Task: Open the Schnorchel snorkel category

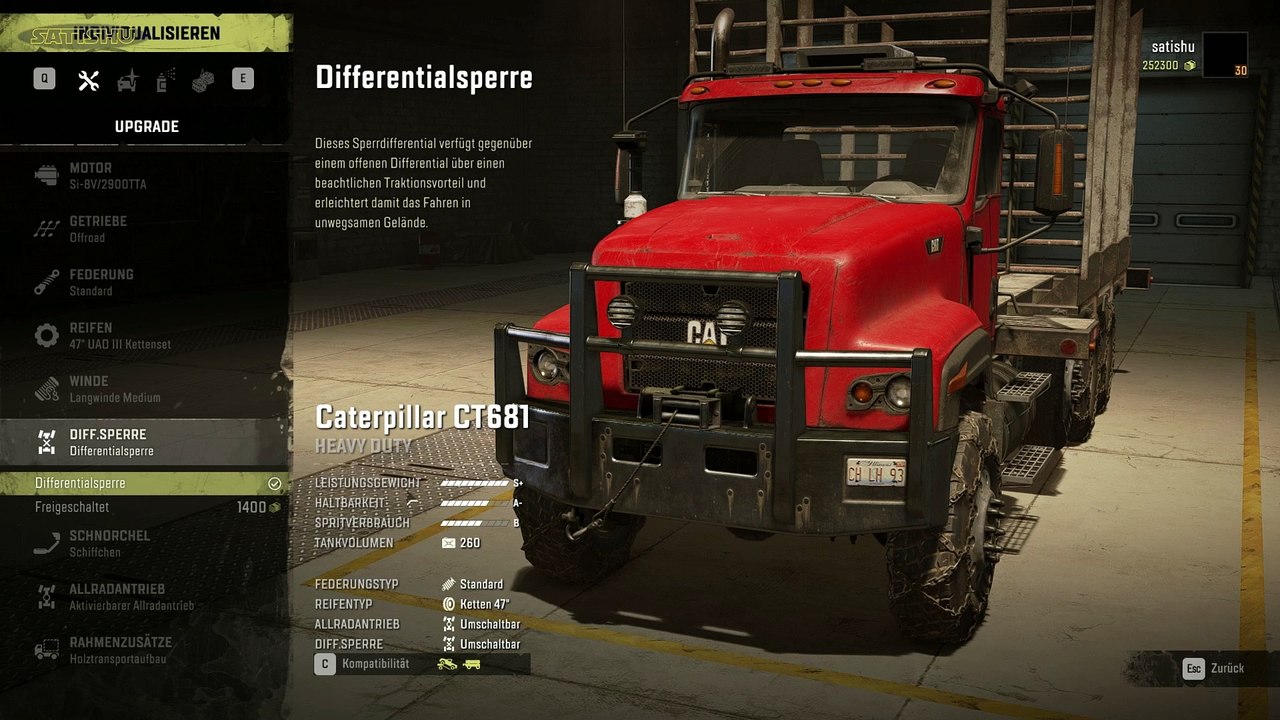Action: click(x=145, y=543)
